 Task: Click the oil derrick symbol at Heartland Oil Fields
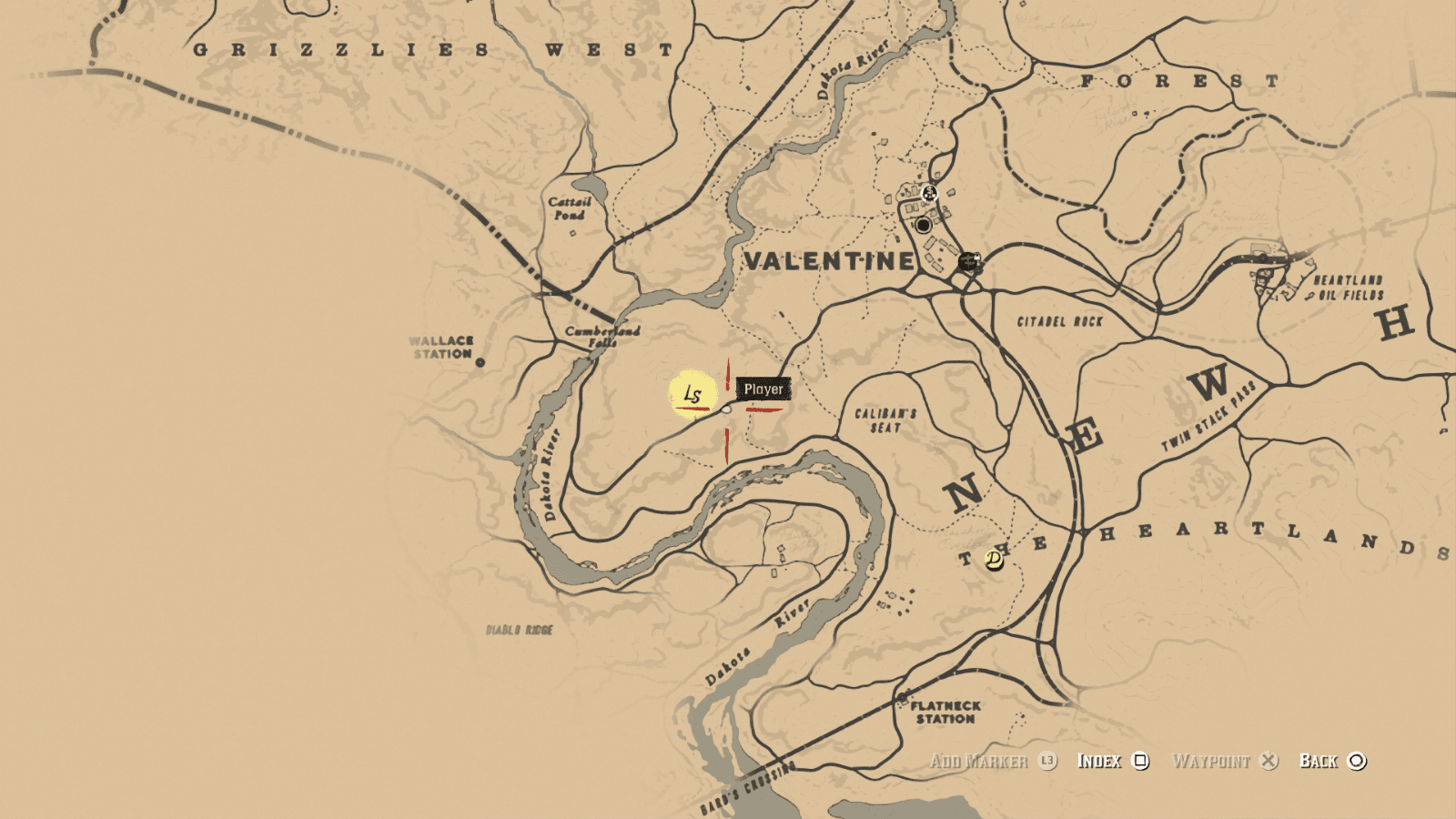tap(1309, 297)
